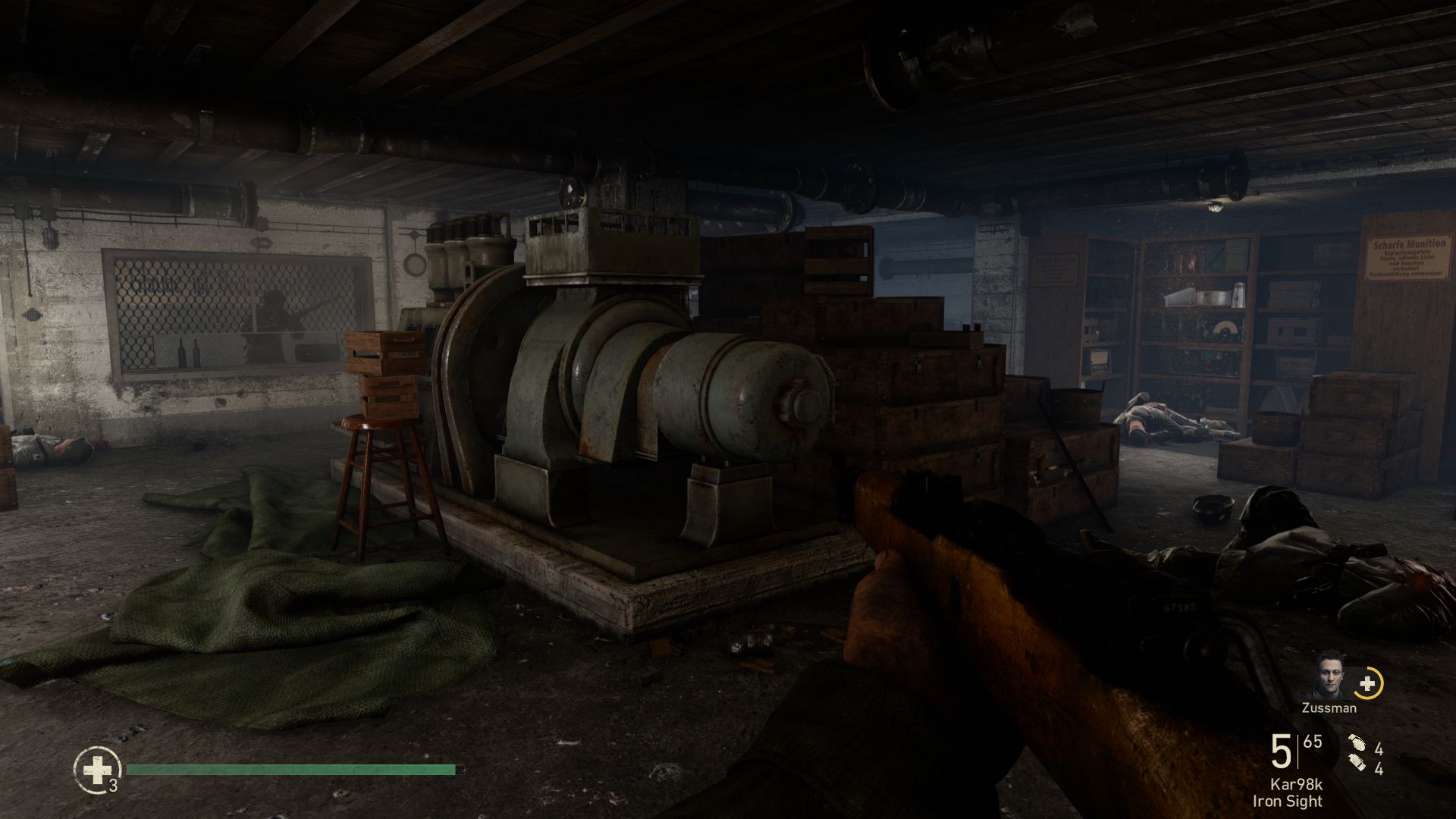Activate Zussman's medkit squad ability icon
This screenshot has width=1456, height=819.
[x=1367, y=683]
